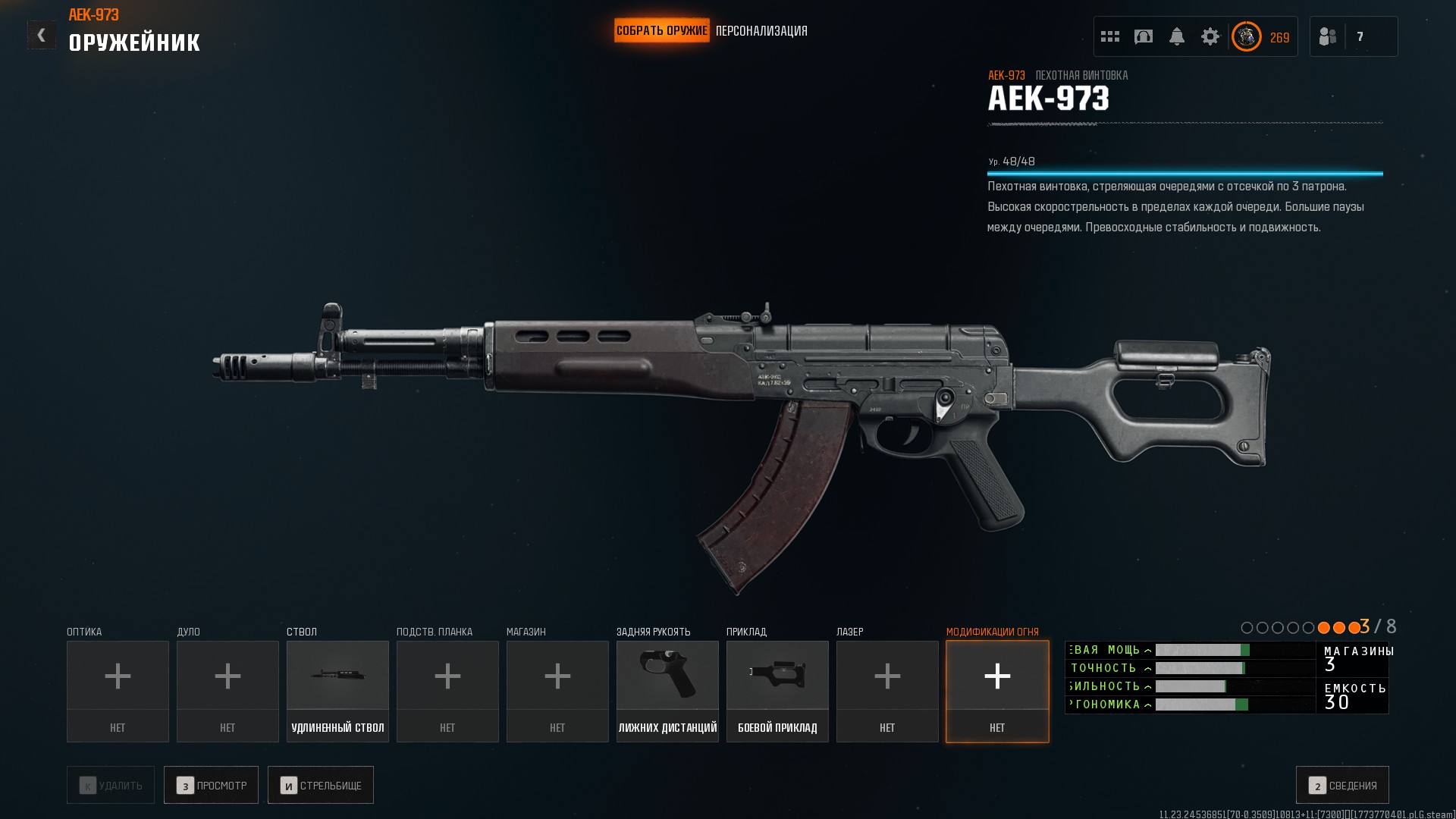Image resolution: width=1456 pixels, height=819 pixels.
Task: Select the Дуло attachment slot
Action: point(227,691)
